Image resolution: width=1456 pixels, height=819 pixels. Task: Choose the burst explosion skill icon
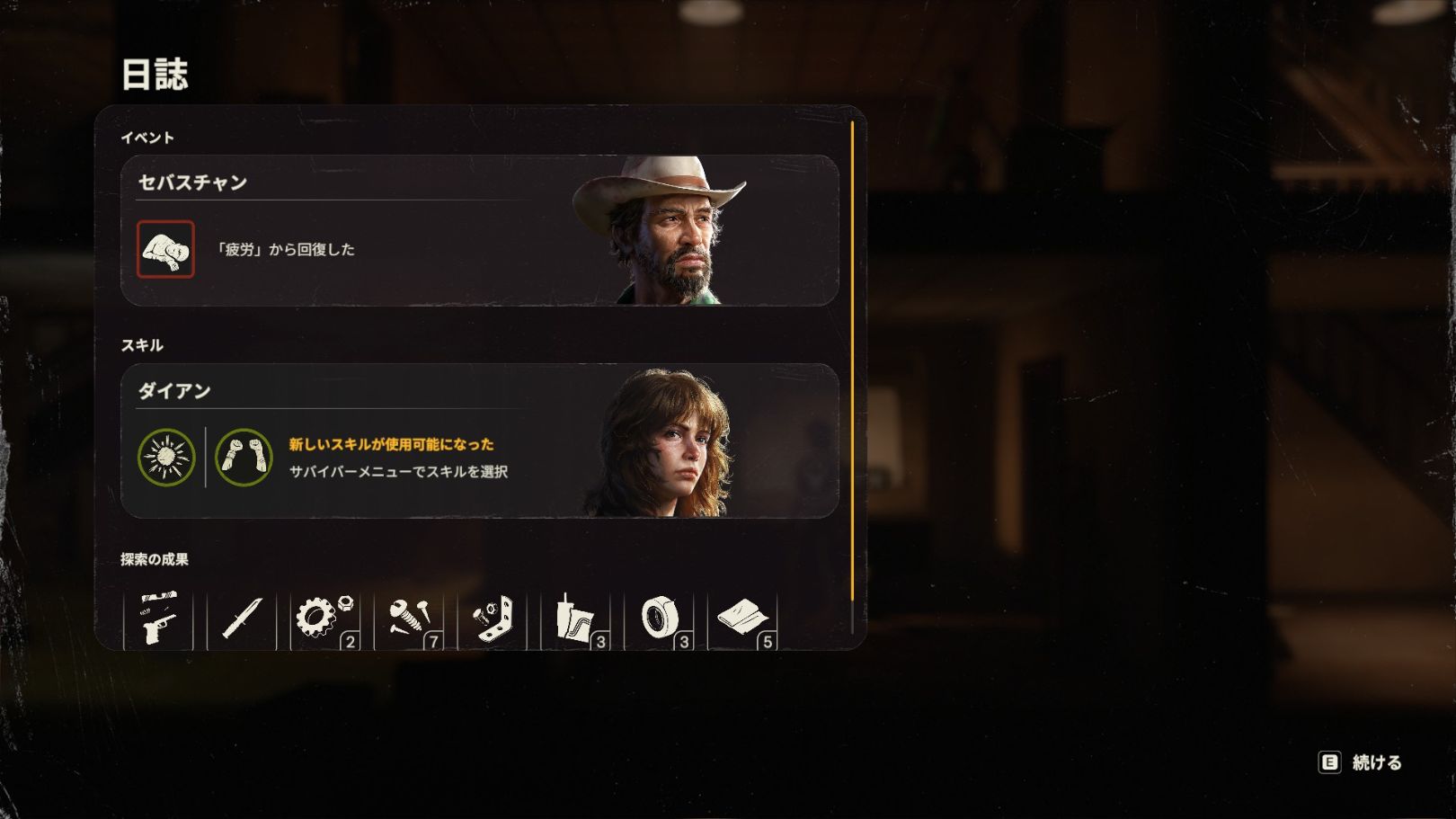(x=166, y=458)
